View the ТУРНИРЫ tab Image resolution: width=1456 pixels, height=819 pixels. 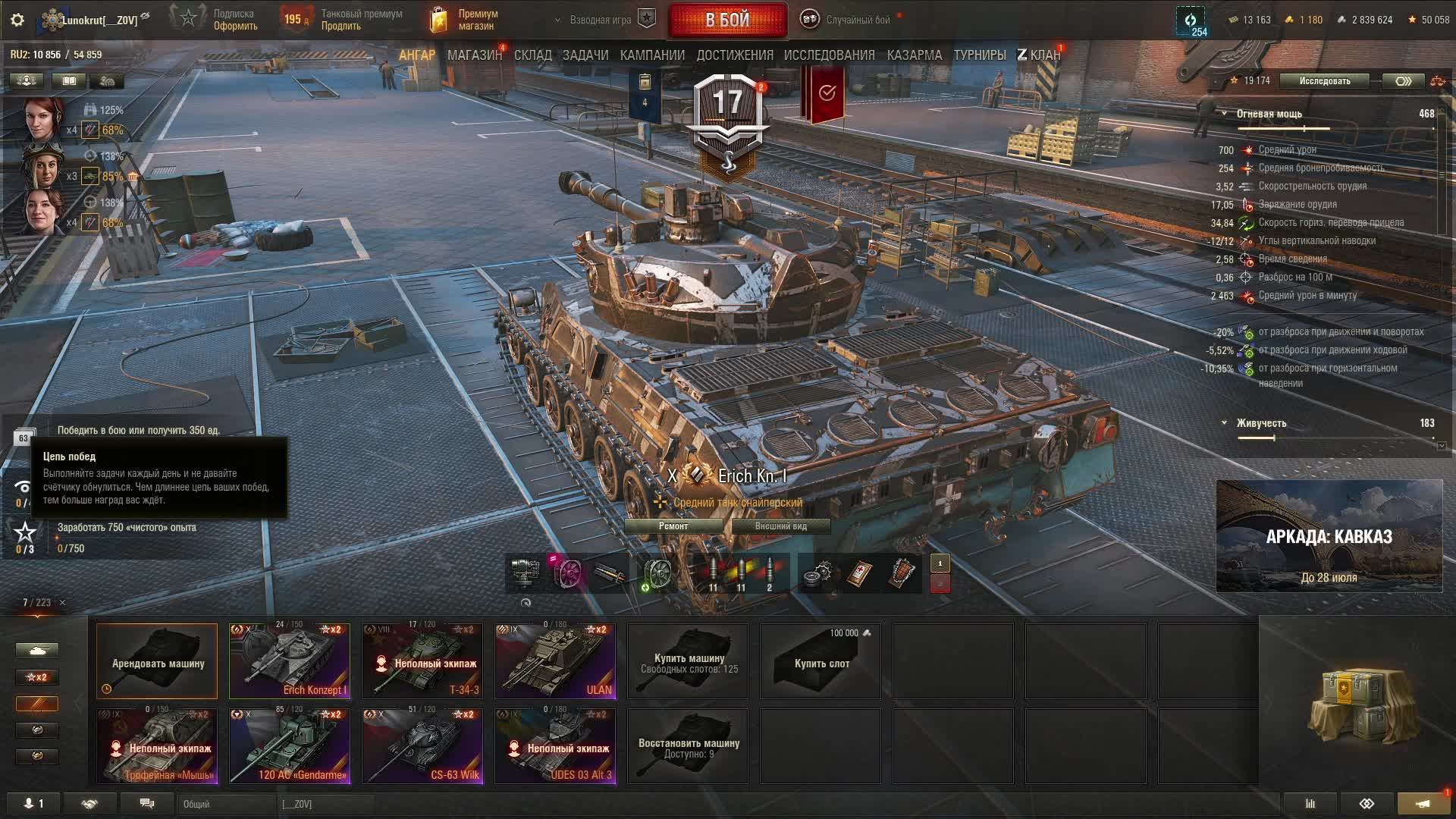click(979, 55)
